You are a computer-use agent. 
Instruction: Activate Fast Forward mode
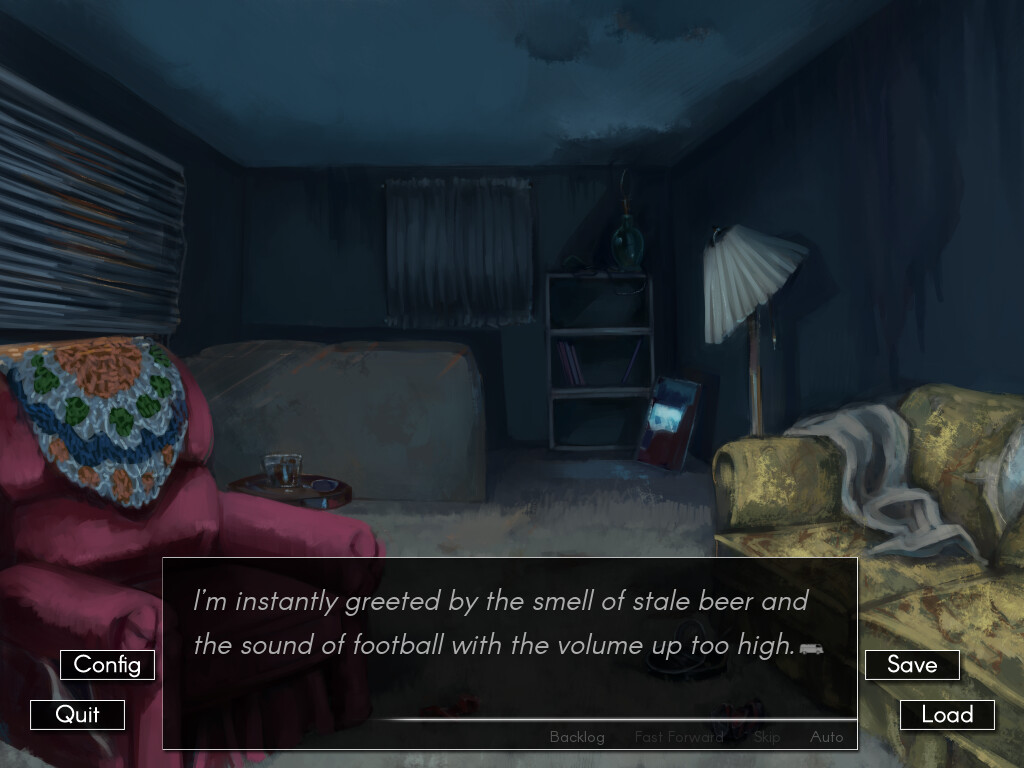(678, 737)
